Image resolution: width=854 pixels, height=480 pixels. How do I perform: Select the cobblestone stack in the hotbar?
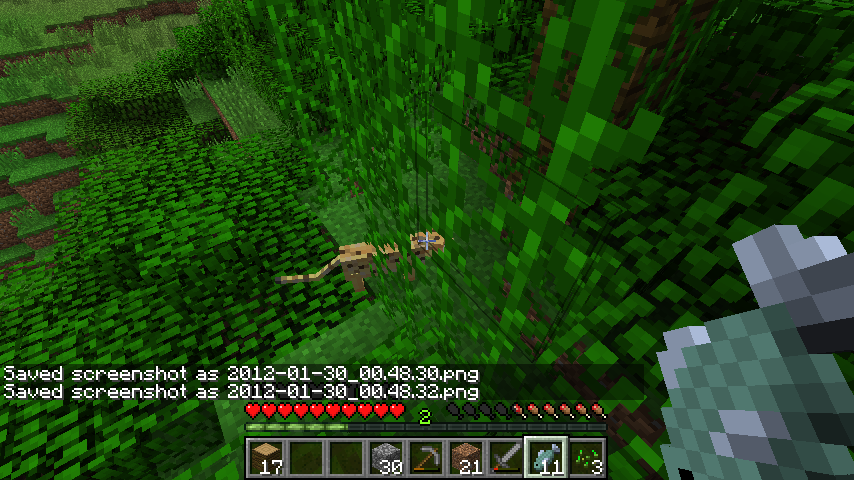(x=385, y=456)
